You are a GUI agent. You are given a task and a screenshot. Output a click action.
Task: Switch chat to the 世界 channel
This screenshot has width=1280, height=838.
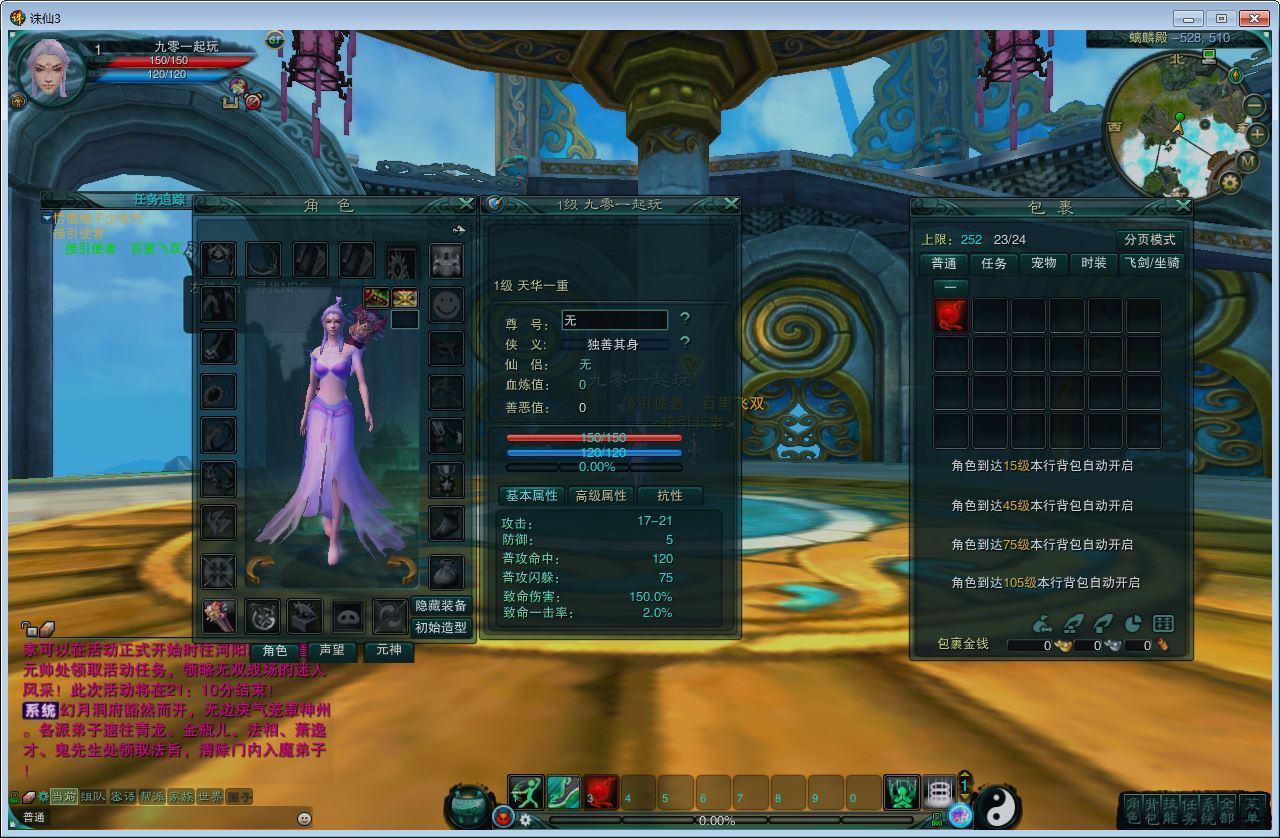click(210, 797)
